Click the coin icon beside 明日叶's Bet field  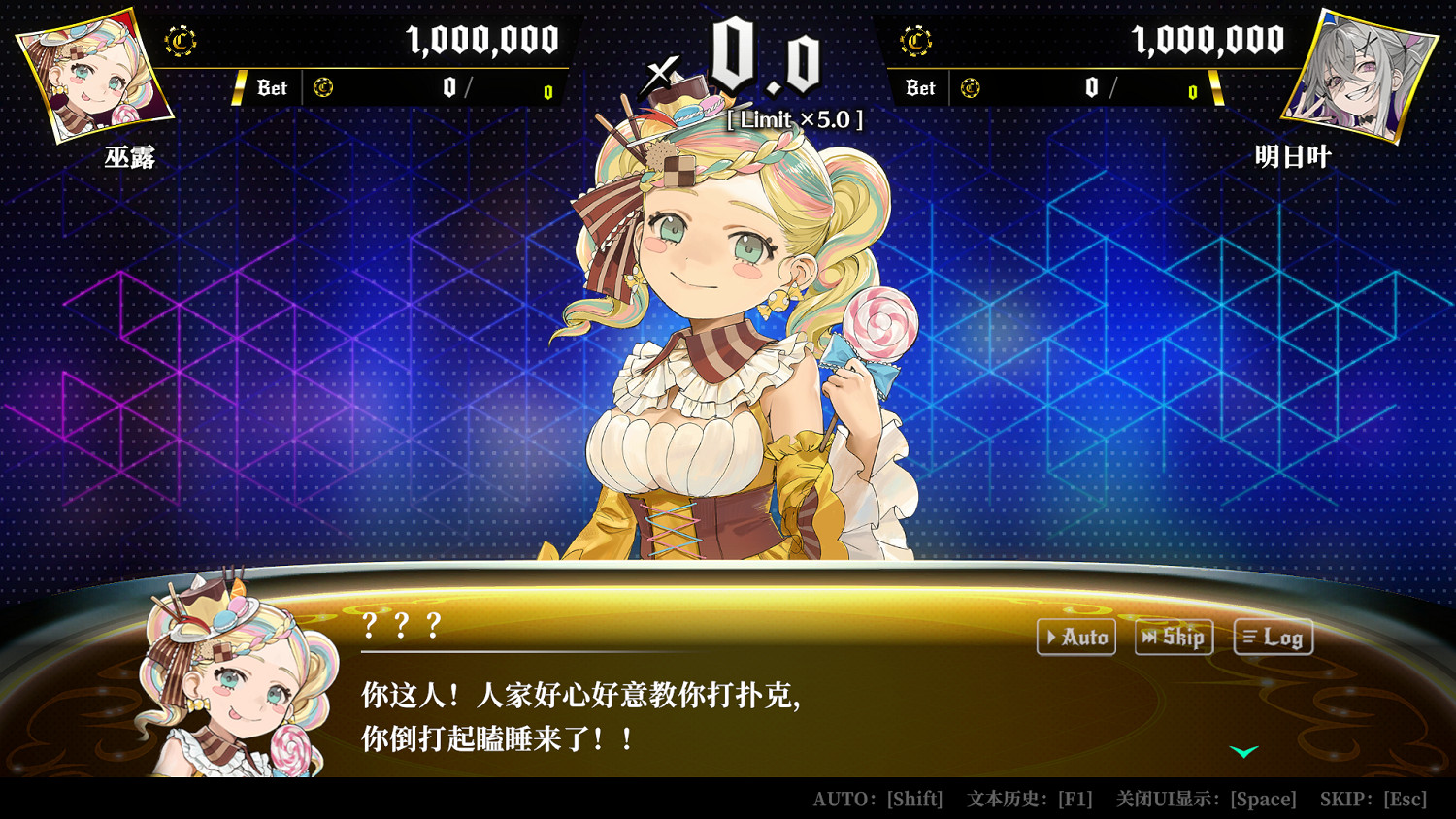(969, 87)
